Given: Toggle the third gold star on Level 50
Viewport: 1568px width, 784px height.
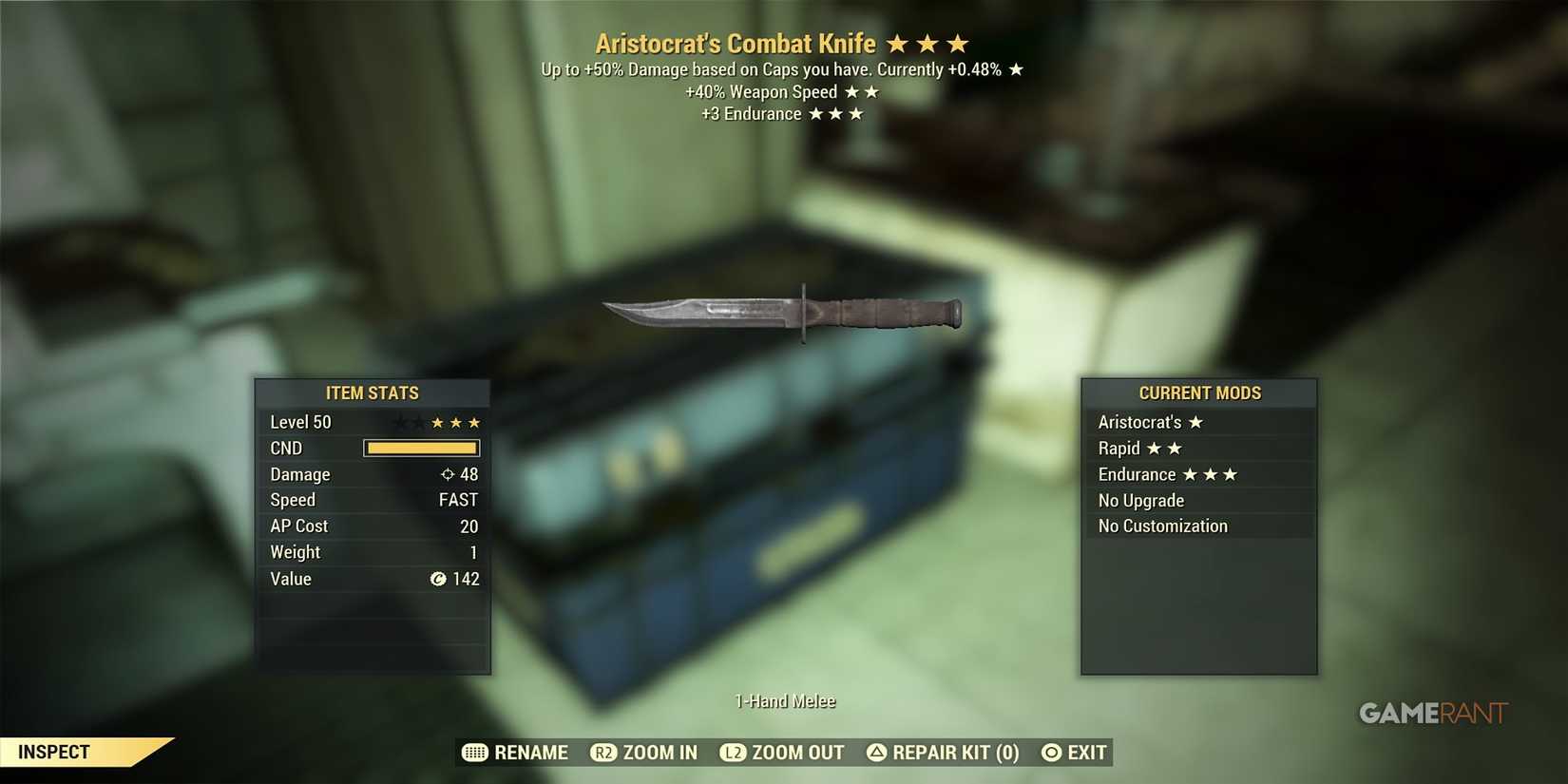Looking at the screenshot, I should pyautogui.click(x=476, y=421).
